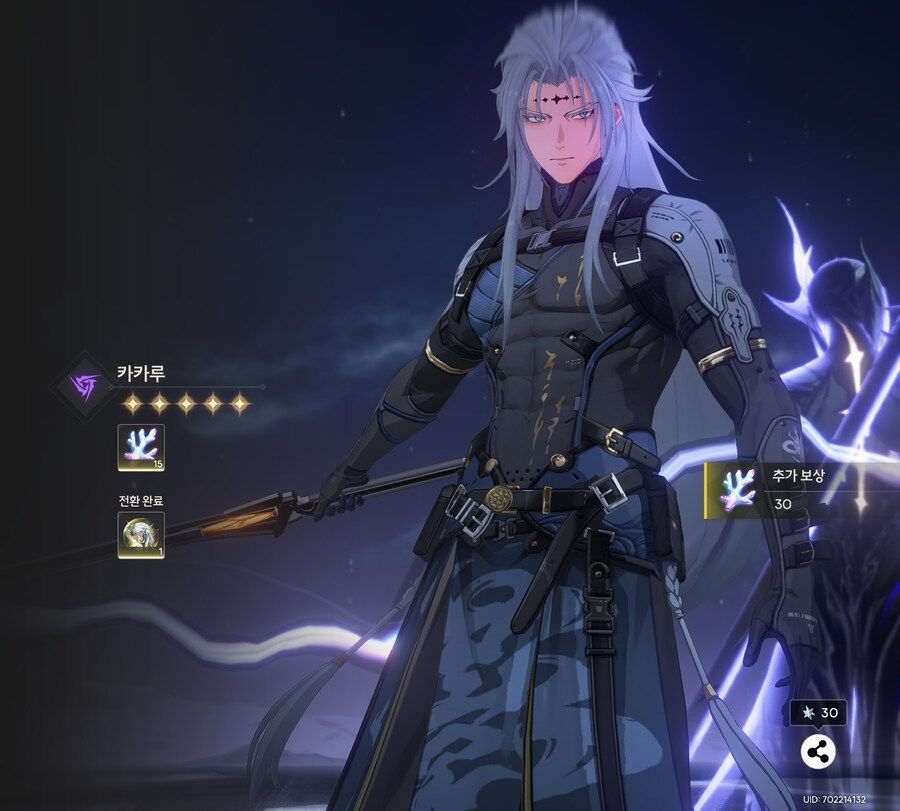Inspect the bonus reward coral icon
The width and height of the screenshot is (900, 811).
click(737, 490)
